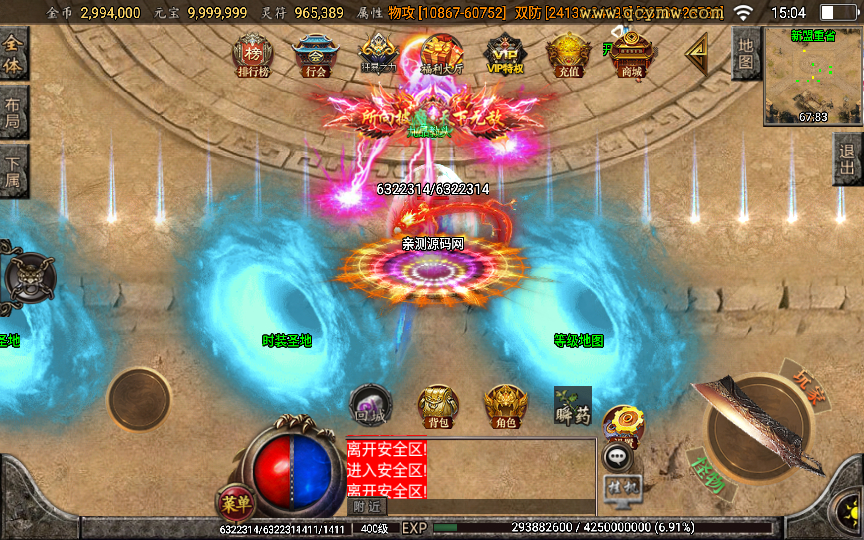Open the 菜单 menu button
This screenshot has width=864, height=540.
tap(232, 502)
